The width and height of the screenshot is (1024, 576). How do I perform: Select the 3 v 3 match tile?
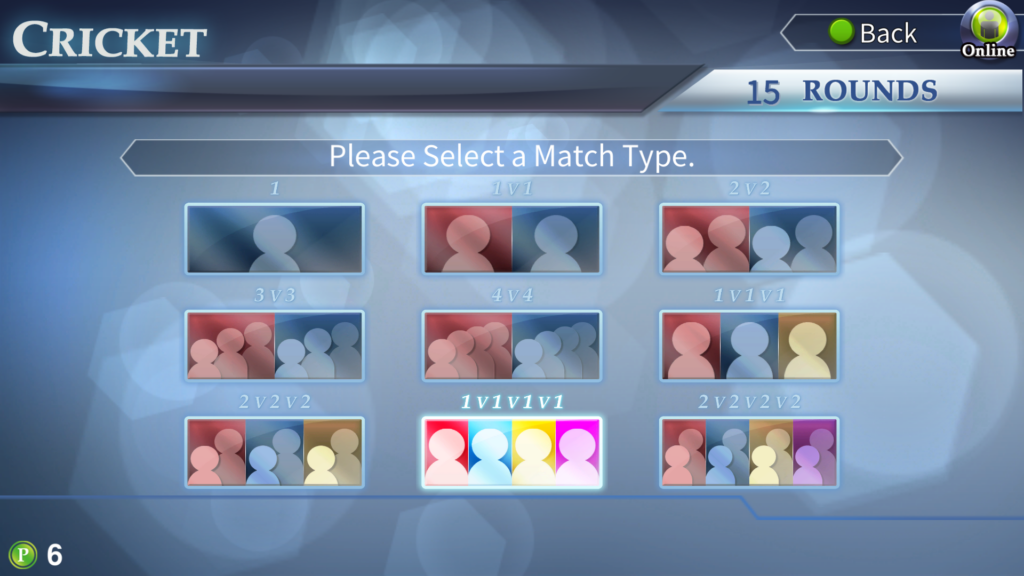[x=274, y=346]
